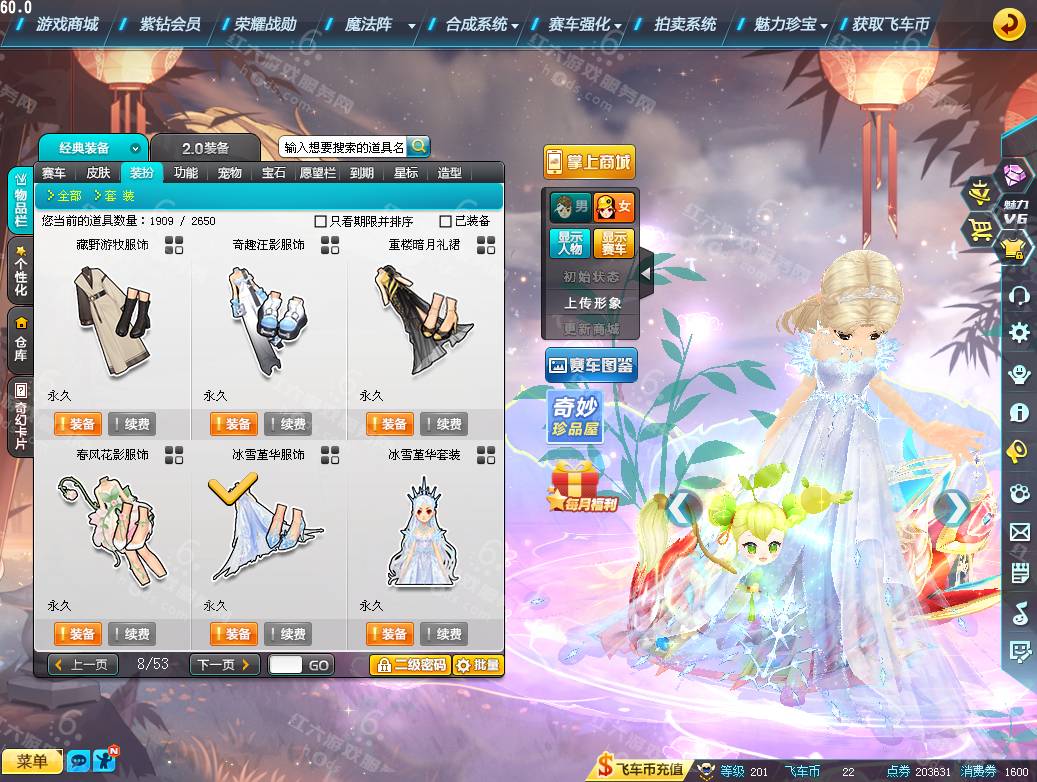Go to the next page with 下一页

[225, 665]
